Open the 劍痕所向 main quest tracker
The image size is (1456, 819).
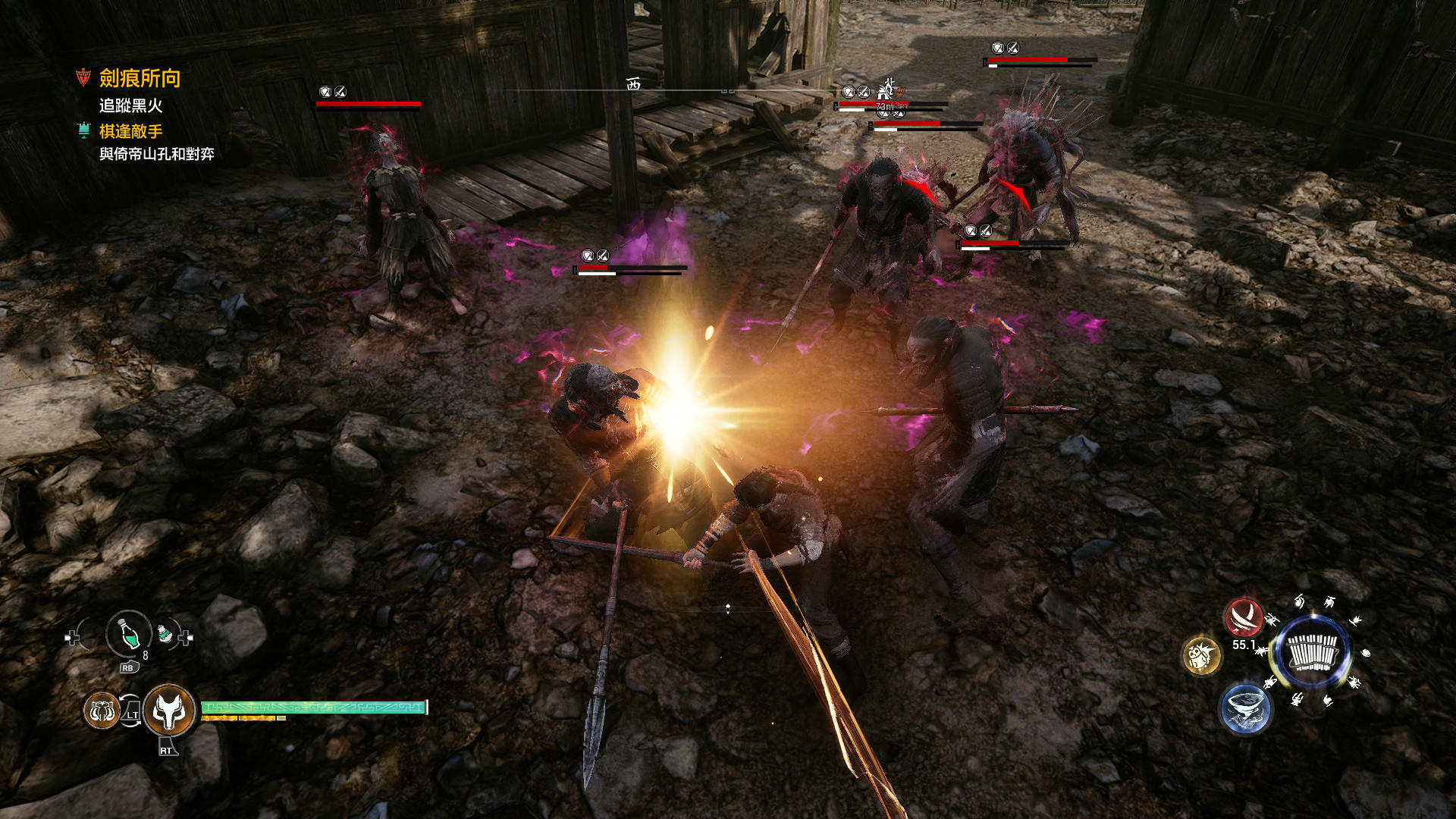coord(140,78)
